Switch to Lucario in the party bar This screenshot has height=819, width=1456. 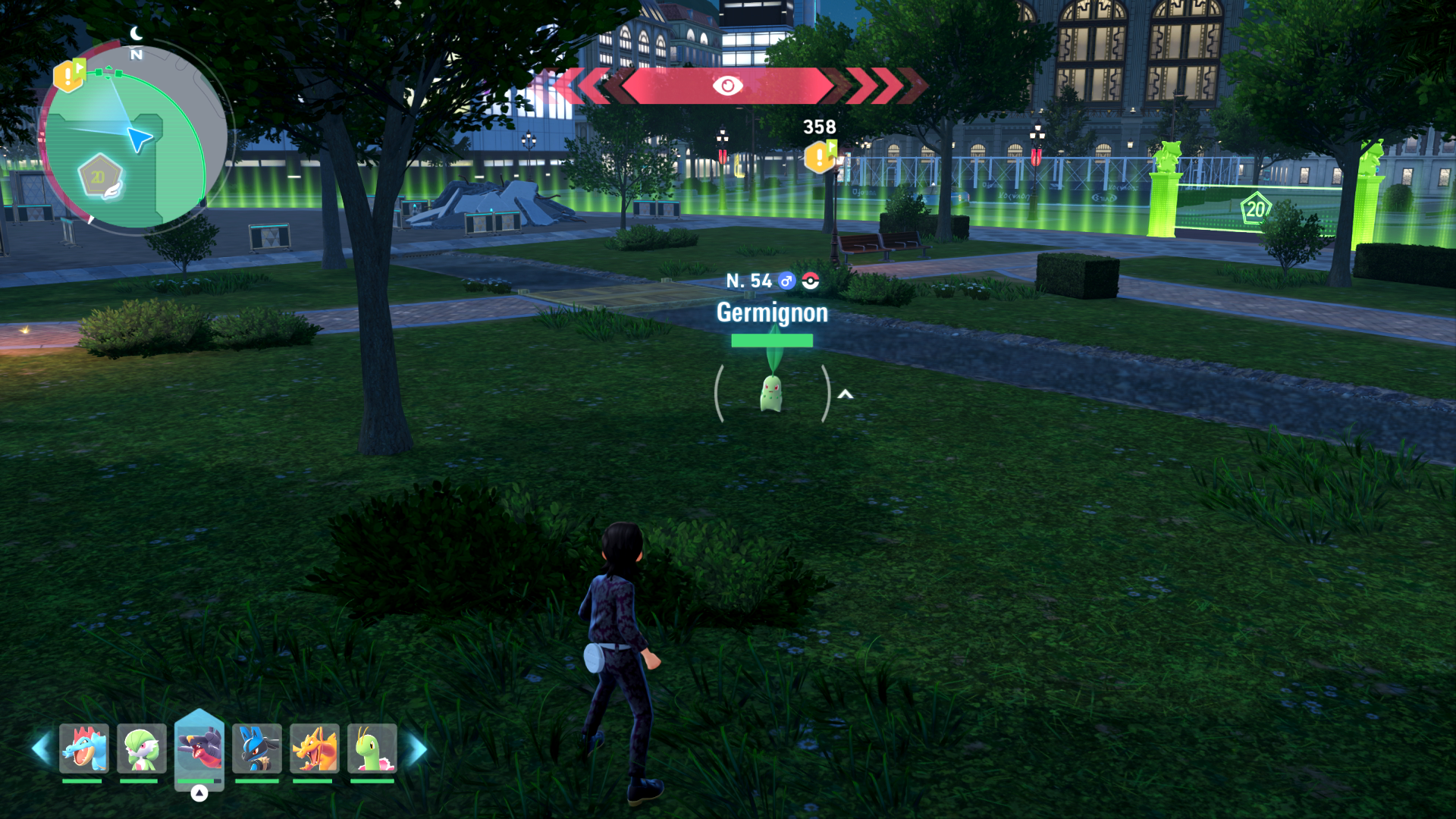[257, 748]
